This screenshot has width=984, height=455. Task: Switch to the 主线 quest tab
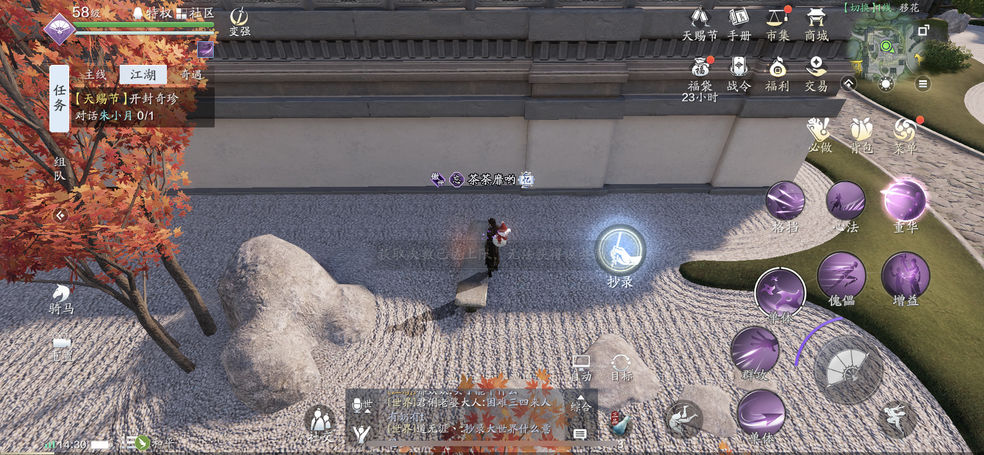pos(95,74)
